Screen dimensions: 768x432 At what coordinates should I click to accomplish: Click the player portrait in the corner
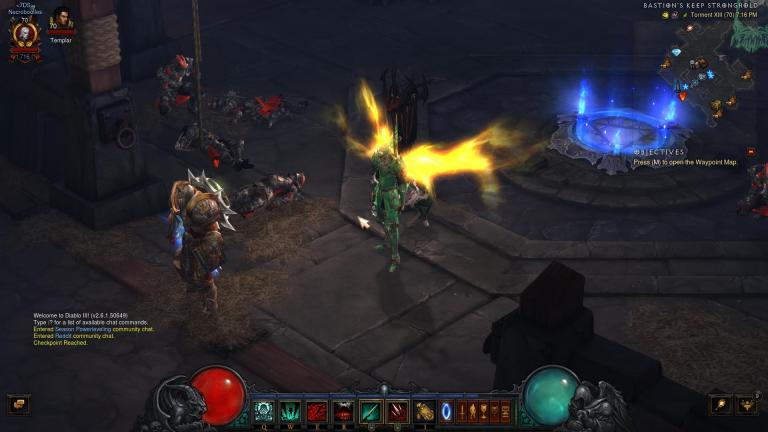pyautogui.click(x=24, y=33)
